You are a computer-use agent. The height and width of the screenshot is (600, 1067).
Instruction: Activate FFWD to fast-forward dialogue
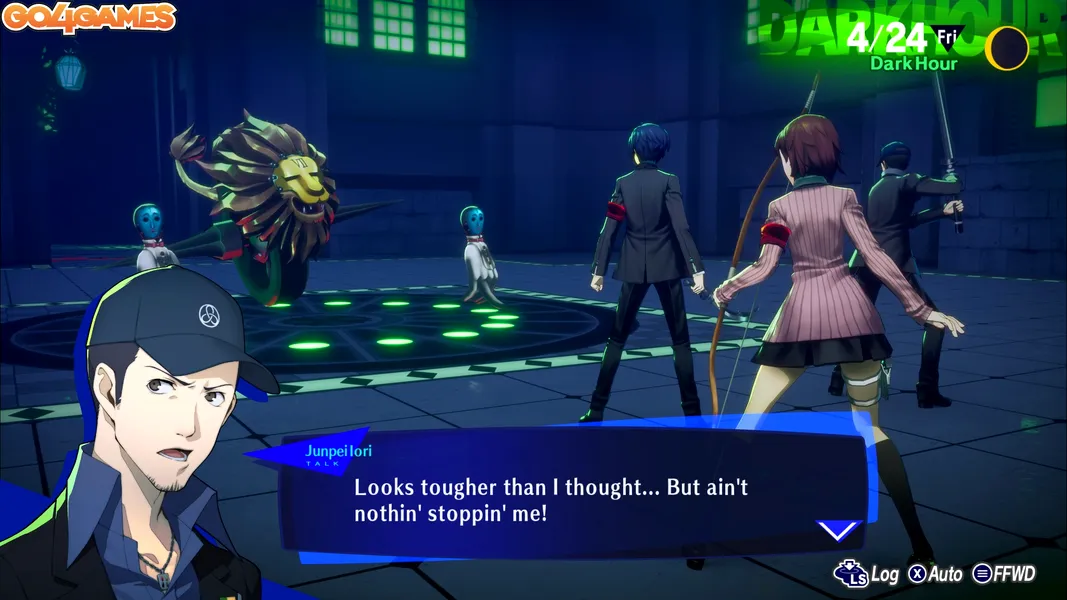pyautogui.click(x=1004, y=574)
